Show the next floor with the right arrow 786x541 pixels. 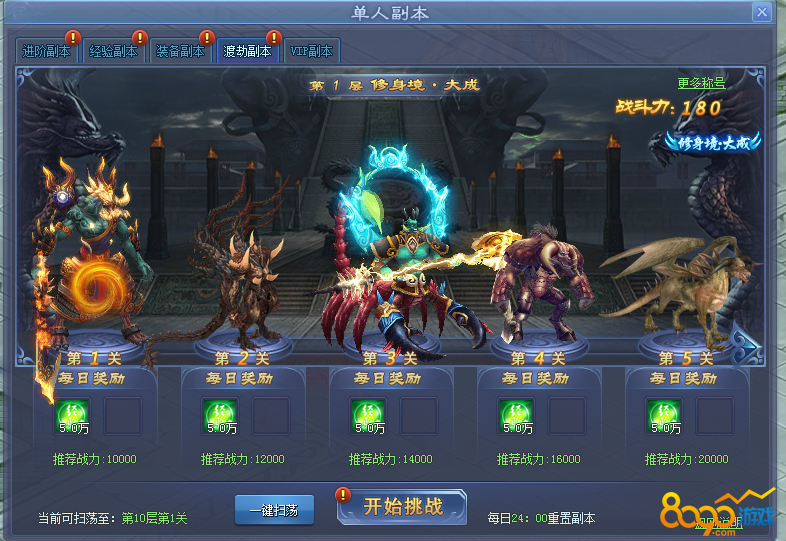tap(746, 345)
